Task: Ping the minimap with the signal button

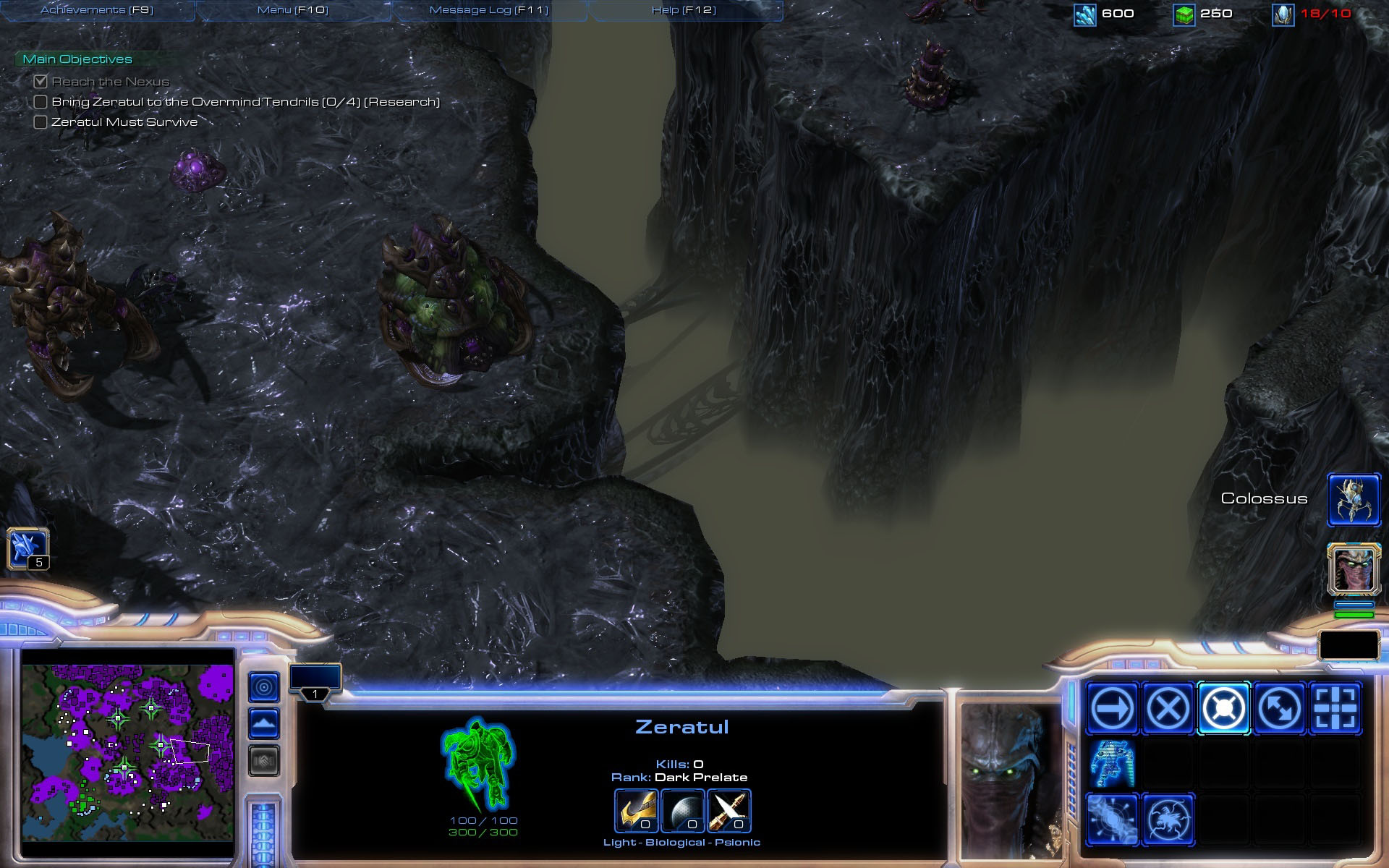Action: tap(263, 686)
